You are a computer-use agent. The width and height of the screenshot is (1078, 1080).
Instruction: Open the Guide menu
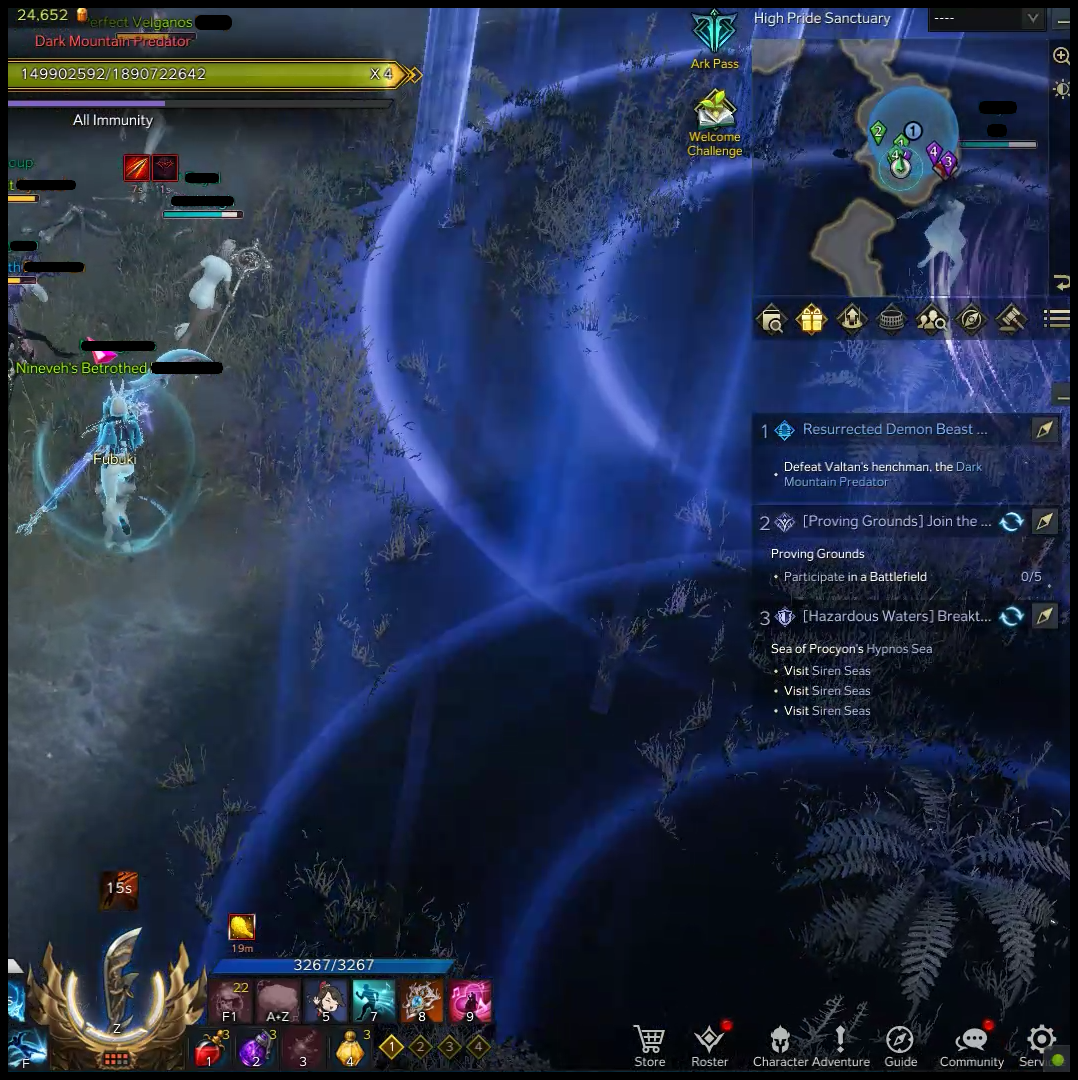[x=900, y=1045]
